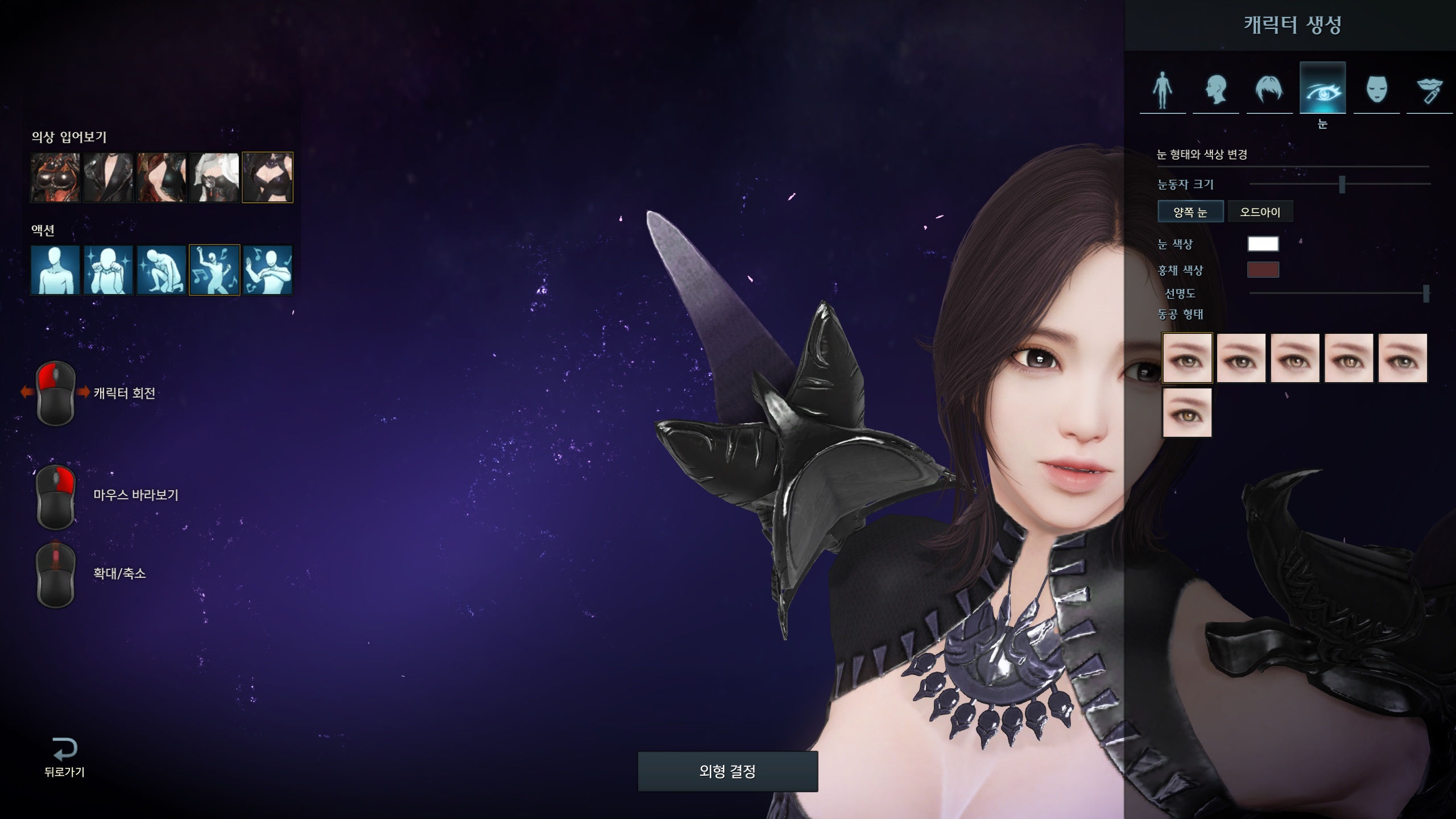Play the kneeling pose action
The image size is (1456, 819).
[162, 270]
